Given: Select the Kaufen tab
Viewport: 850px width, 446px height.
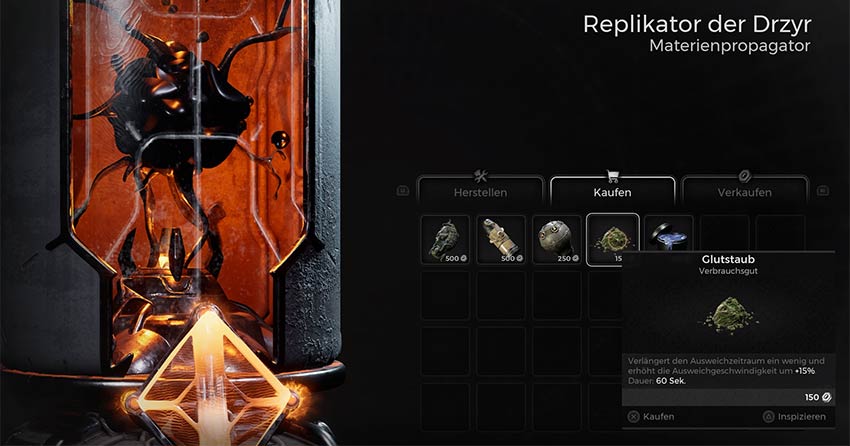Looking at the screenshot, I should (x=611, y=190).
